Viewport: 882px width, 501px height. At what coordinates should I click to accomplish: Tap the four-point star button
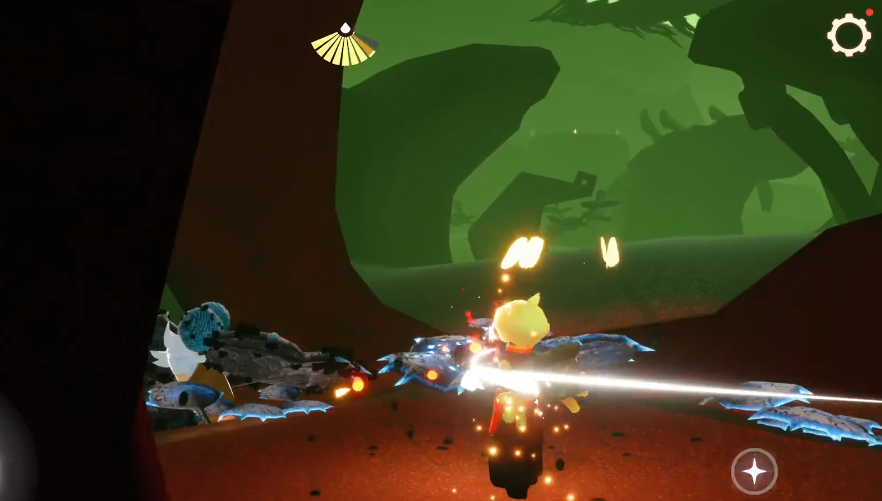coord(753,470)
